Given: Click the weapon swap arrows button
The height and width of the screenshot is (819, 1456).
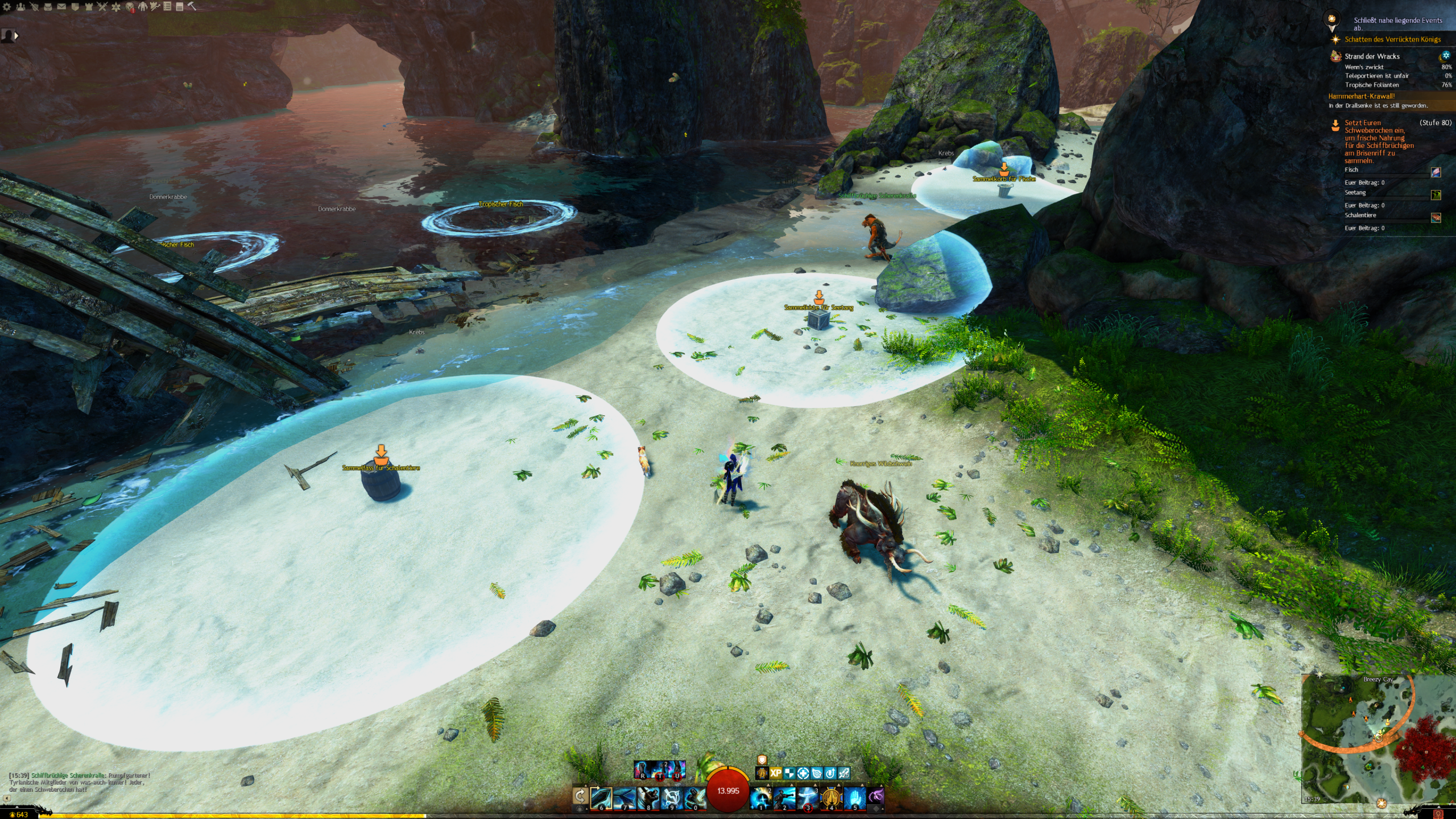Looking at the screenshot, I should (580, 796).
